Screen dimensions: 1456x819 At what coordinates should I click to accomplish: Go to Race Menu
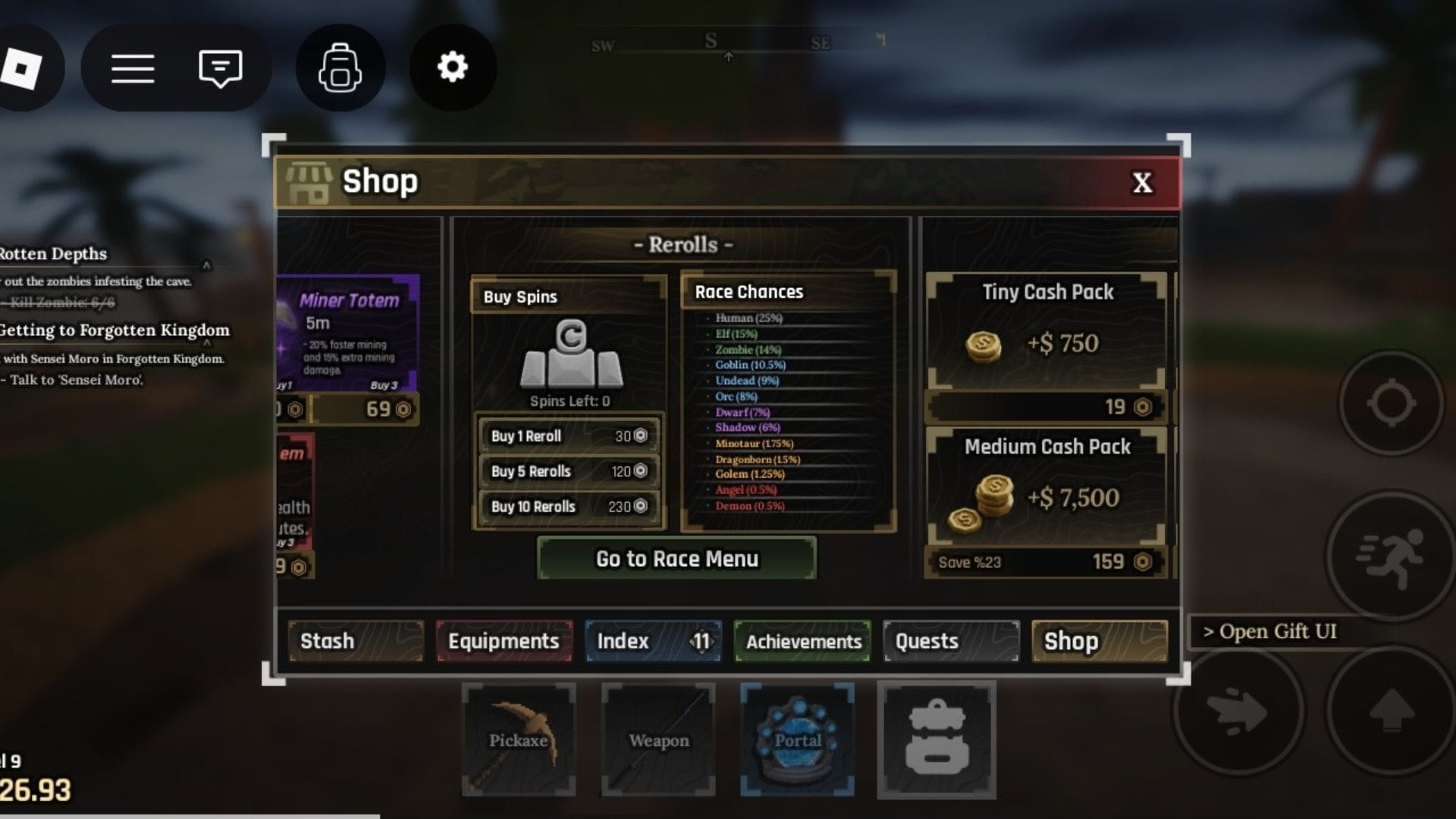[x=676, y=559]
